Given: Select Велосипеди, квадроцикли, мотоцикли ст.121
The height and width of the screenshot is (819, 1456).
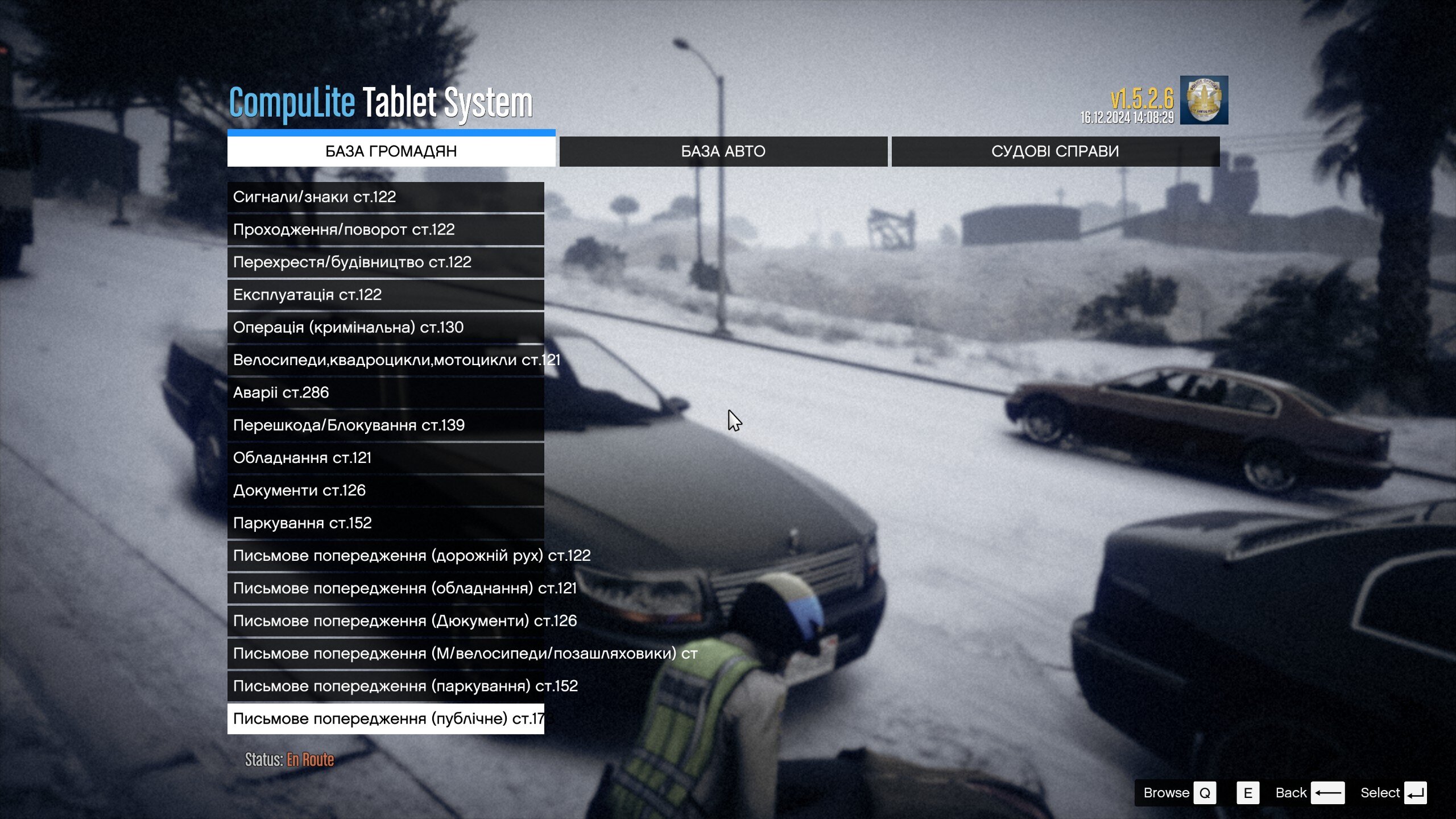Looking at the screenshot, I should click(386, 360).
